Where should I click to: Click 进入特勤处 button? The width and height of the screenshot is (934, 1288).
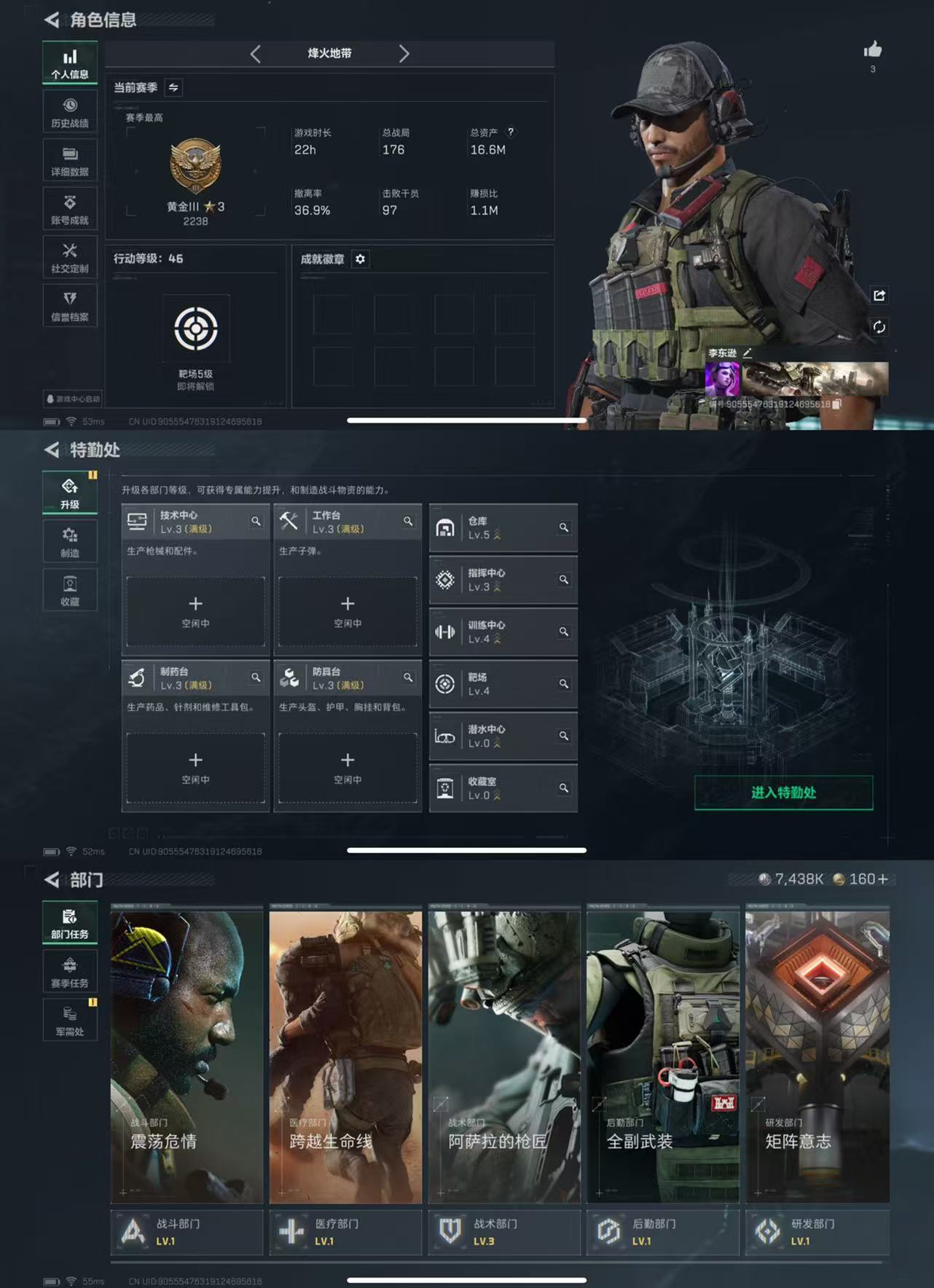tap(783, 793)
